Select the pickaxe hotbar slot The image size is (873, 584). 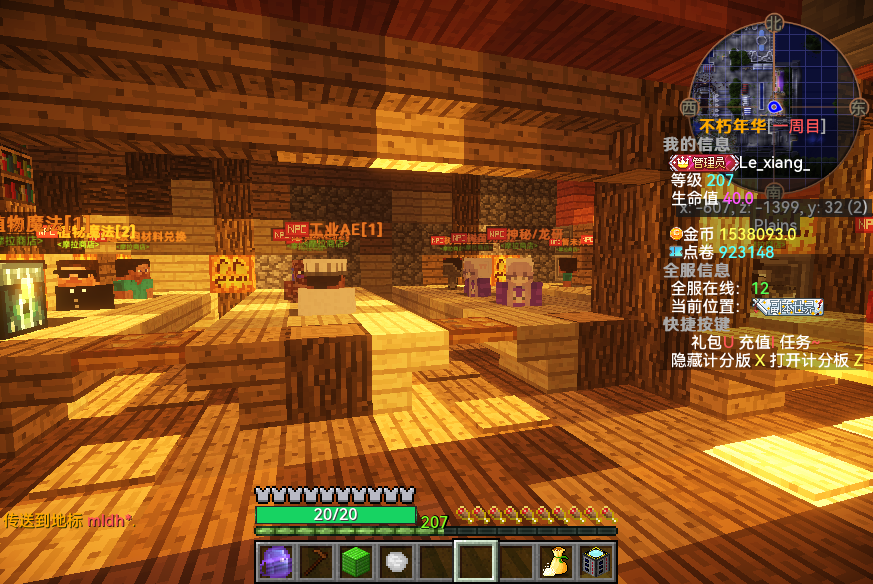click(x=315, y=561)
